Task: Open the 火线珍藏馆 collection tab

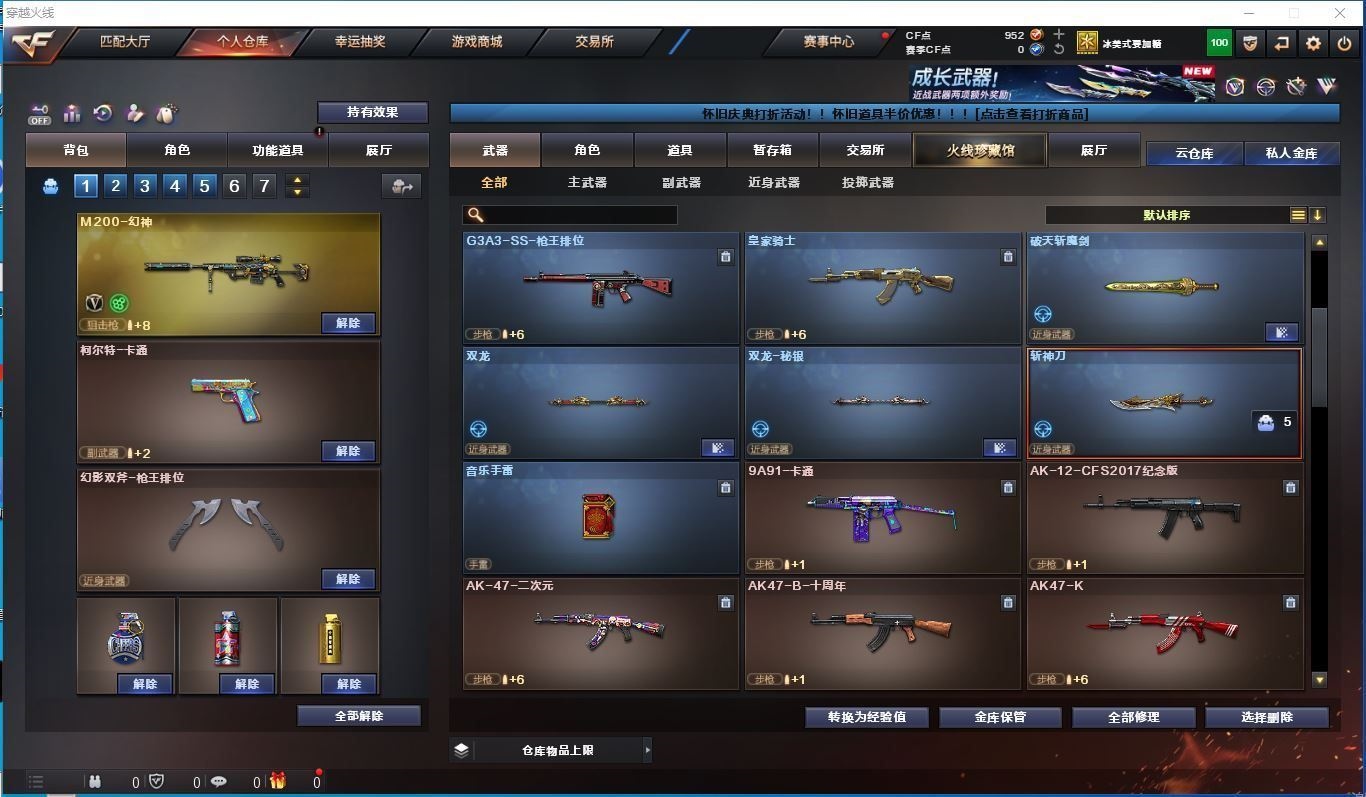Action: (x=980, y=150)
